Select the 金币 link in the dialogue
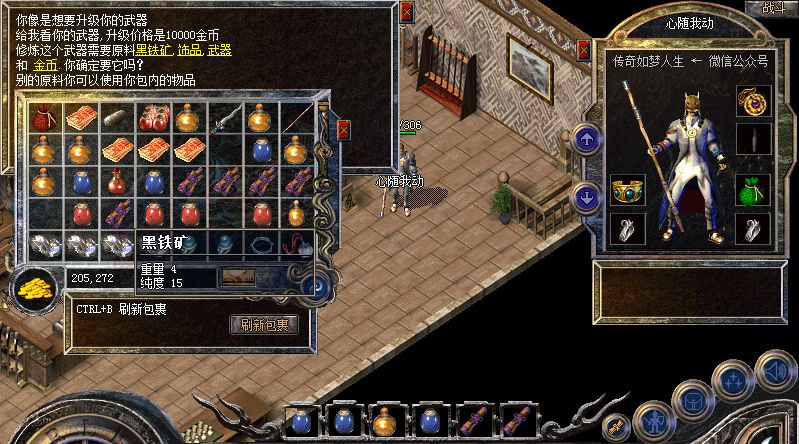 coord(45,64)
